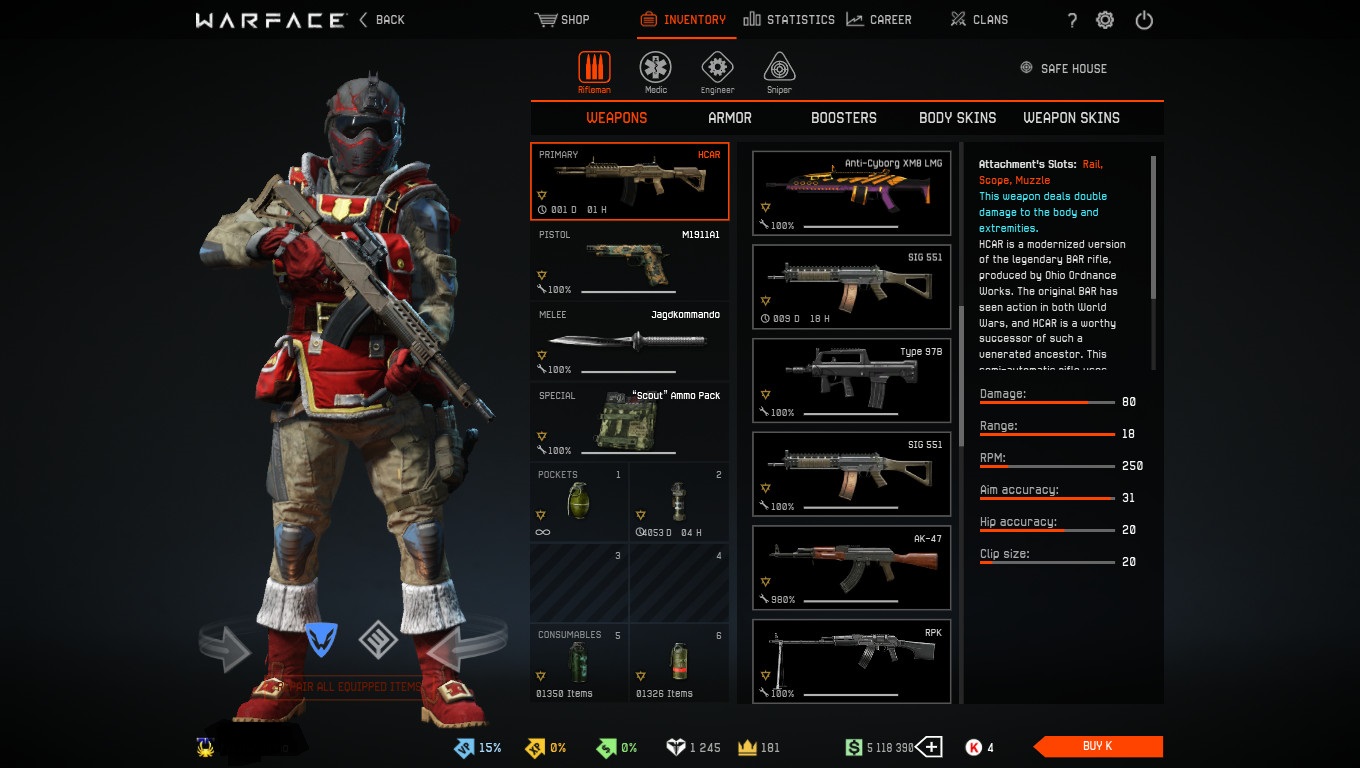This screenshot has width=1360, height=768.
Task: Open the Career section
Action: click(878, 19)
